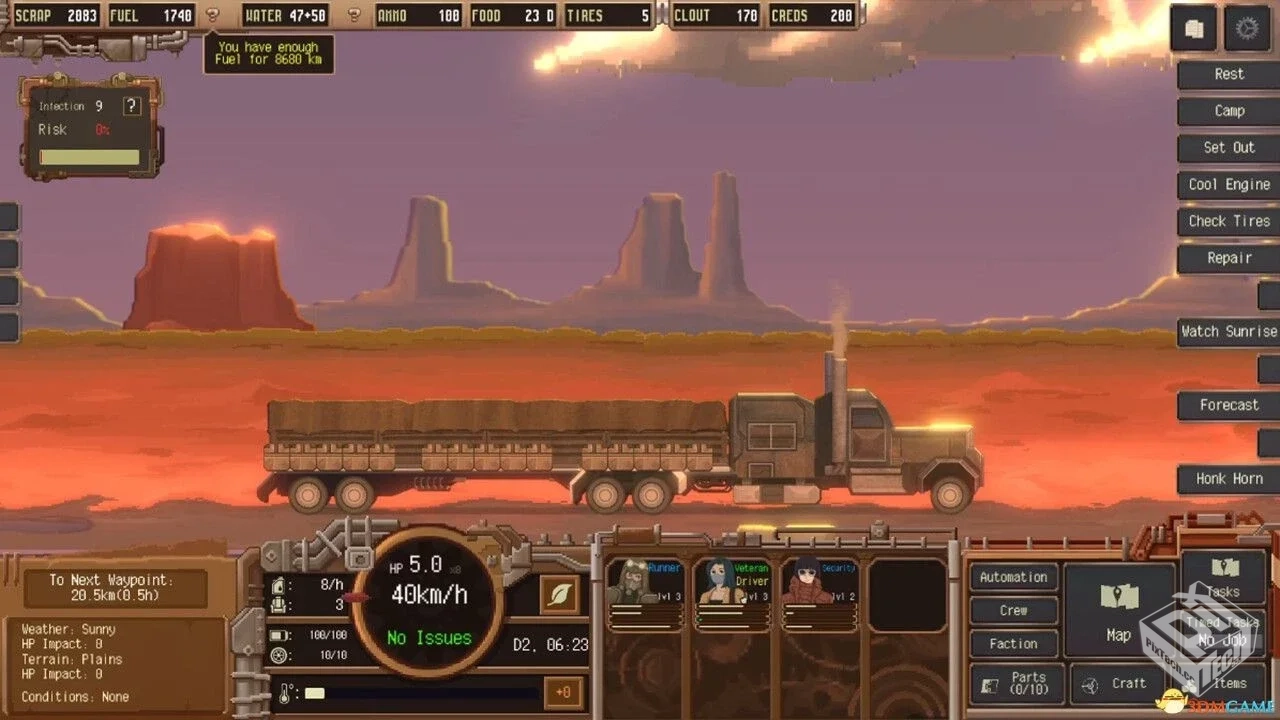Open the Crew menu
This screenshot has width=1280, height=720.
[x=1013, y=610]
